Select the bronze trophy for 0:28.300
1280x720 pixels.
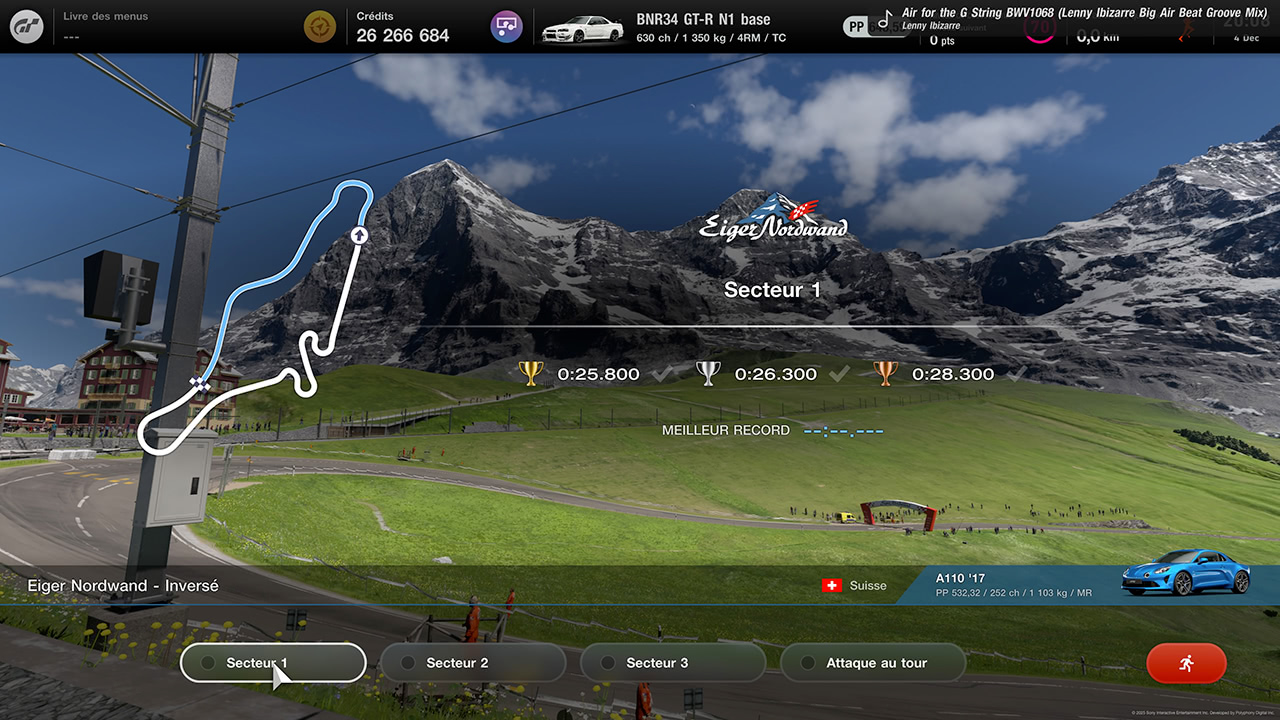pyautogui.click(x=884, y=373)
